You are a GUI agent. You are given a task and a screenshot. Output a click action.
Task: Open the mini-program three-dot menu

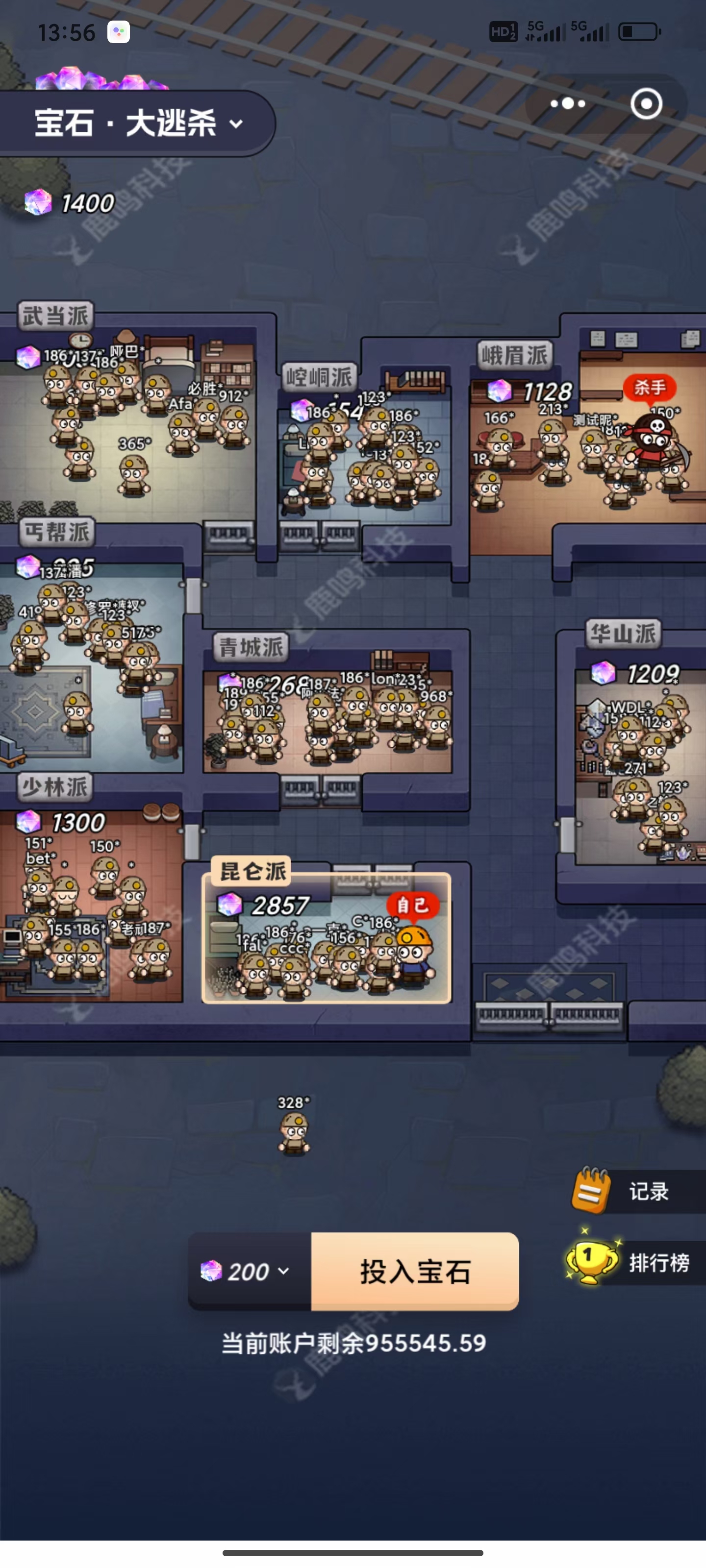click(568, 104)
